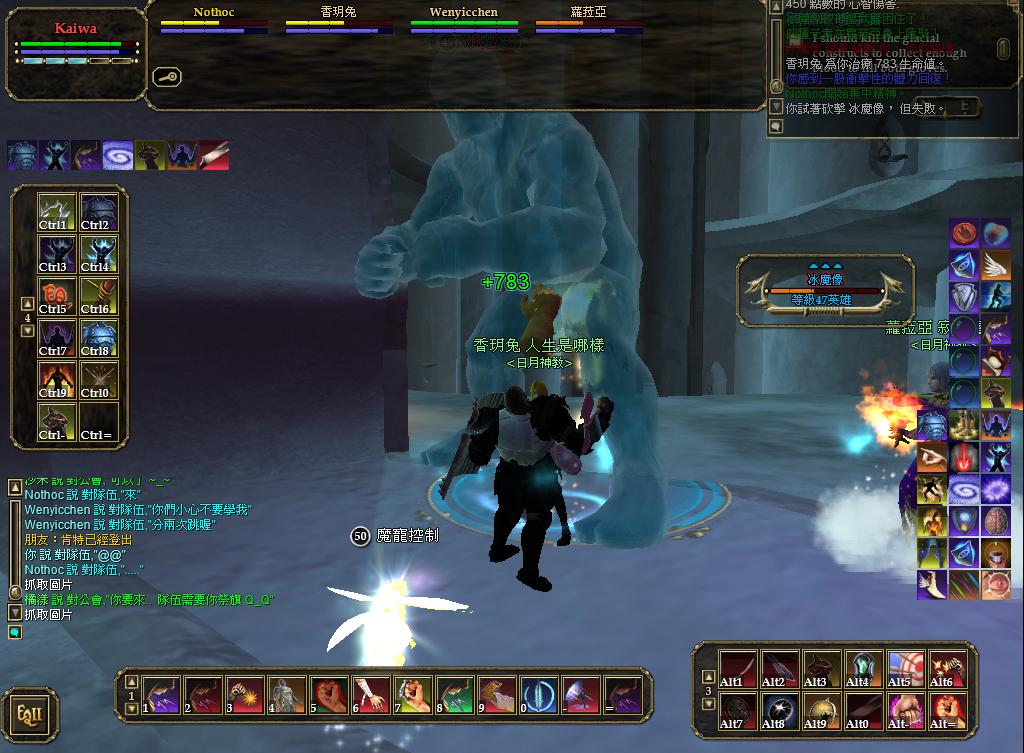The width and height of the screenshot is (1024, 753).
Task: Use hotbar slot 0 blue shield ability
Action: pos(539,693)
